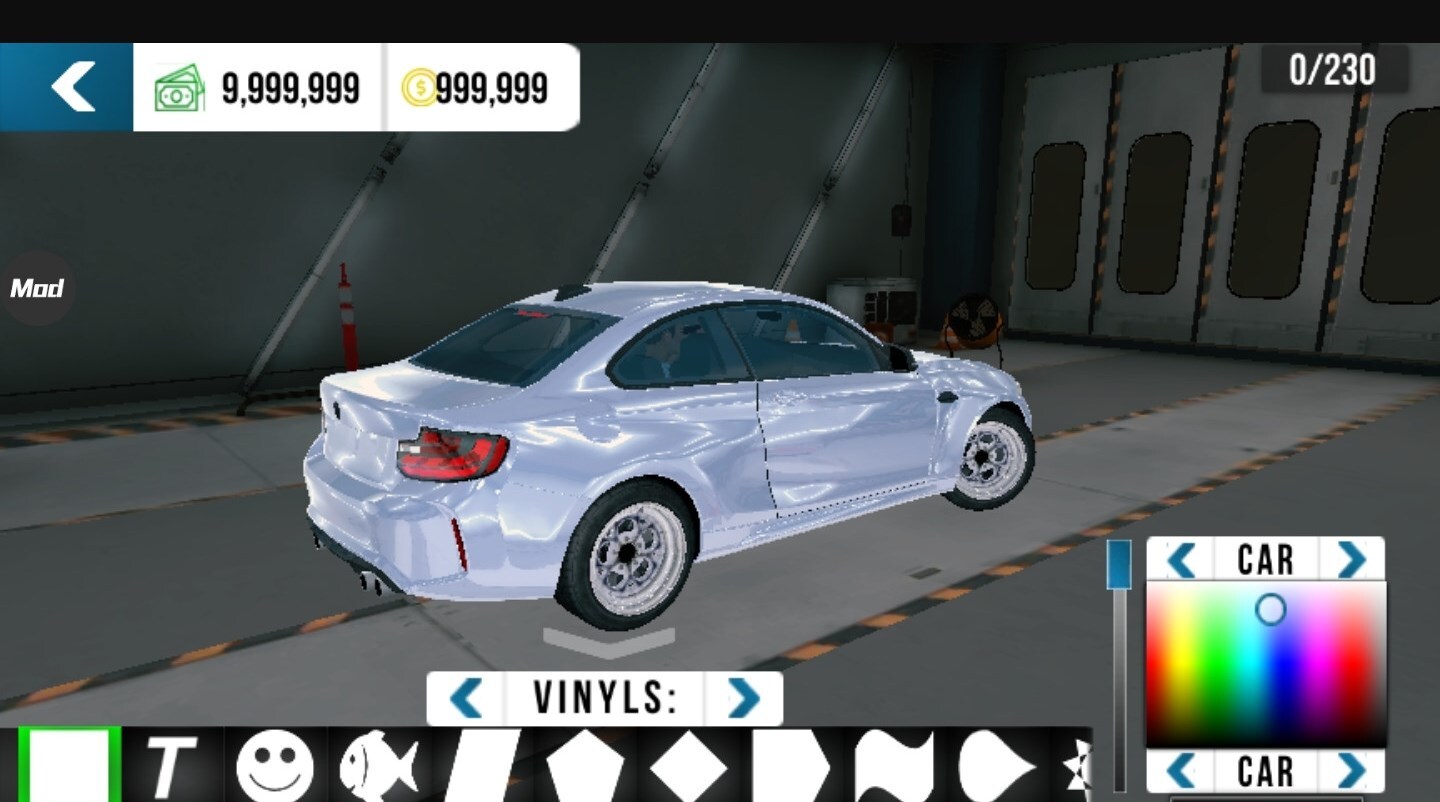1440x802 pixels.
Task: Select the fish vinyl shape
Action: (x=378, y=768)
